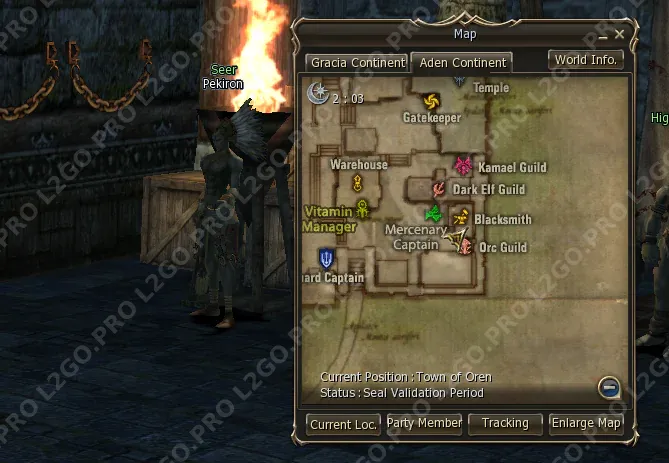Click the Warehouse map marker

357,182
